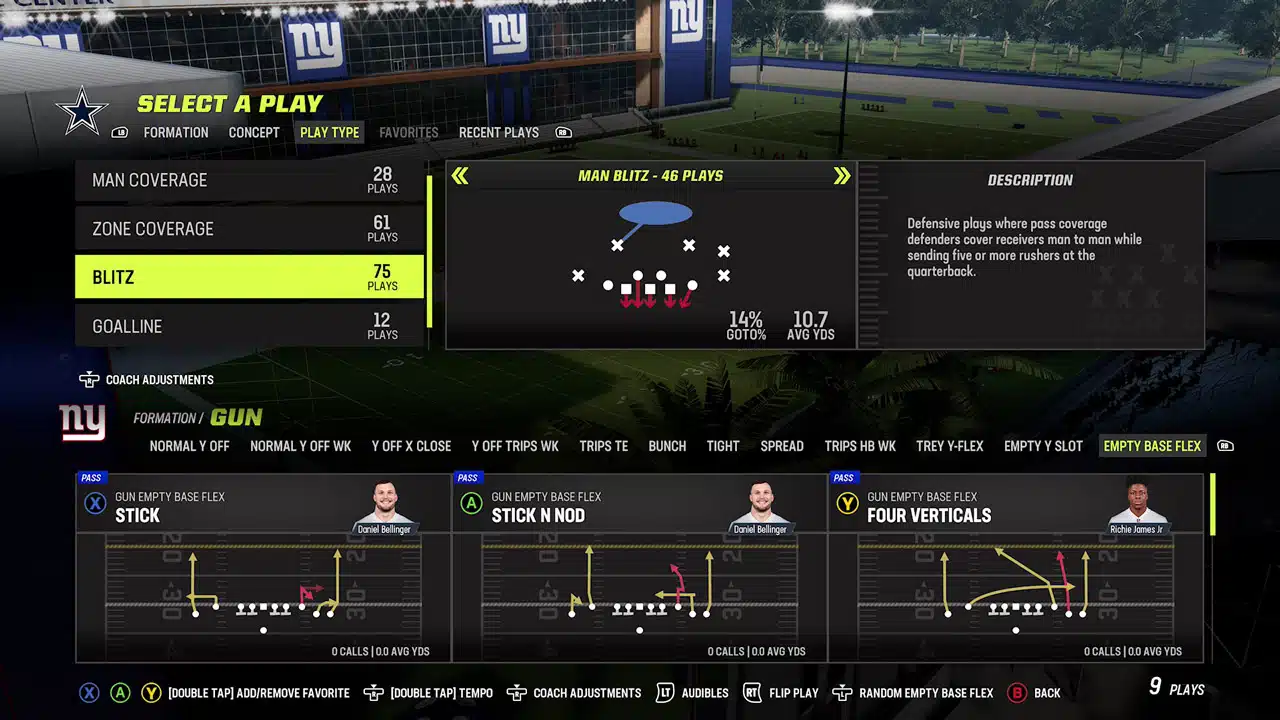Viewport: 1280px width, 720px height.
Task: Choose the Bunch formation set
Action: pyautogui.click(x=667, y=446)
